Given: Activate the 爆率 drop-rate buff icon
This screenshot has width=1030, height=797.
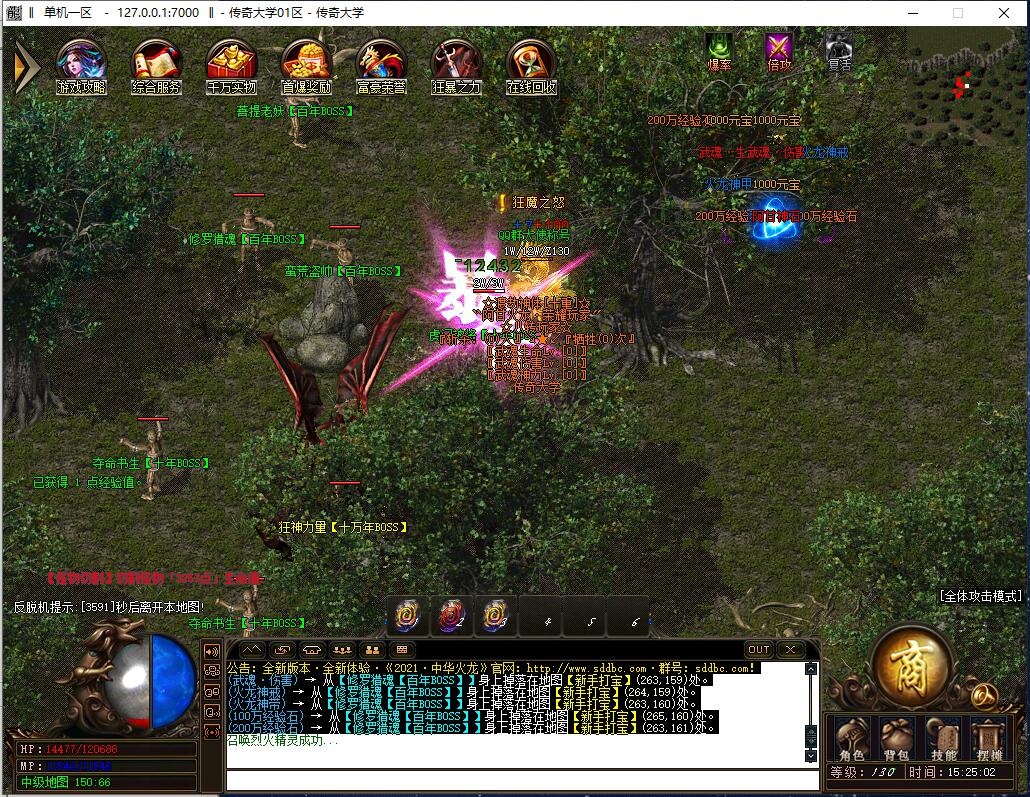Looking at the screenshot, I should tap(719, 48).
